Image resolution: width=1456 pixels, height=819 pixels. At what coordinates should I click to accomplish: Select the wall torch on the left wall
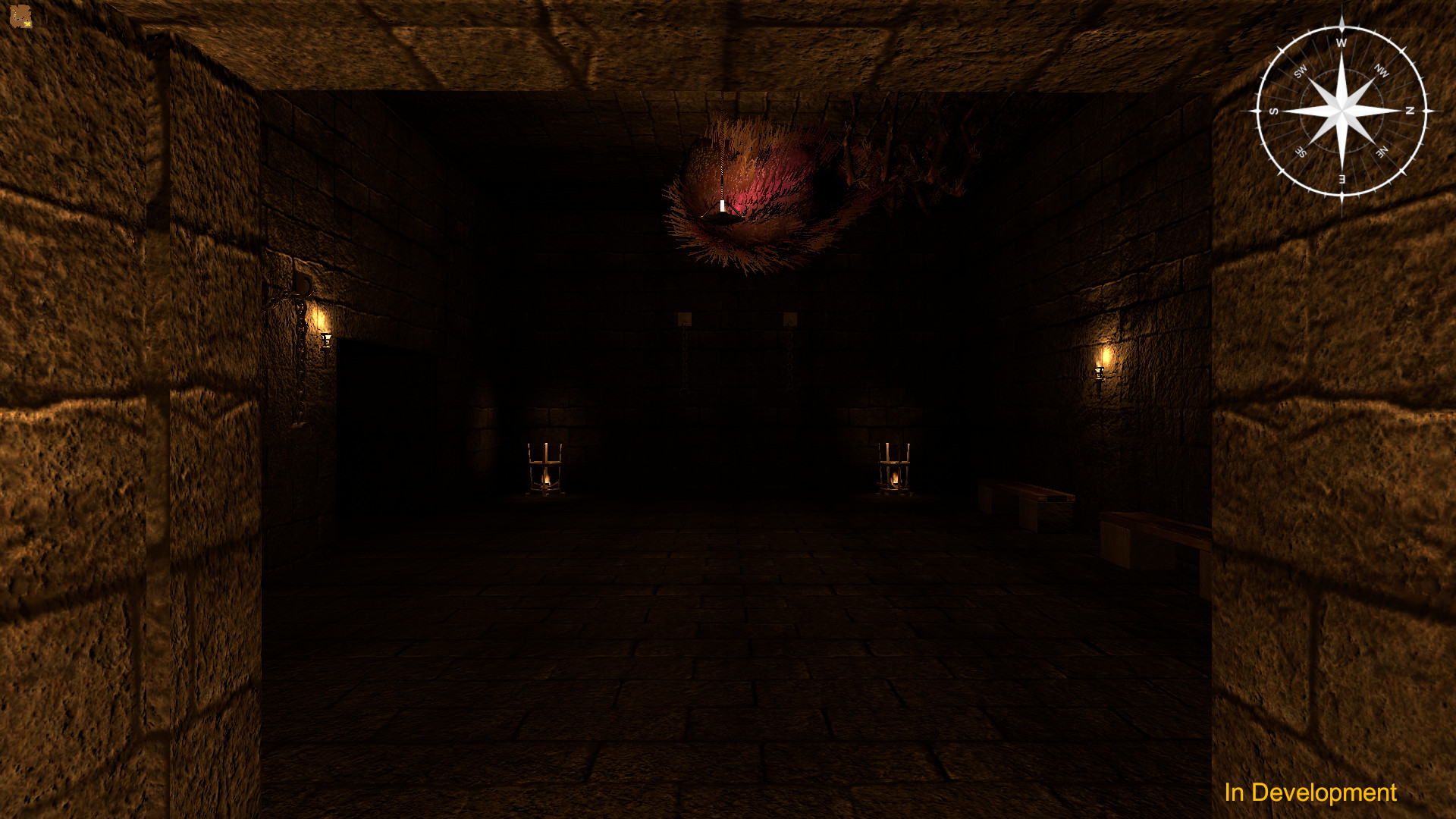325,340
